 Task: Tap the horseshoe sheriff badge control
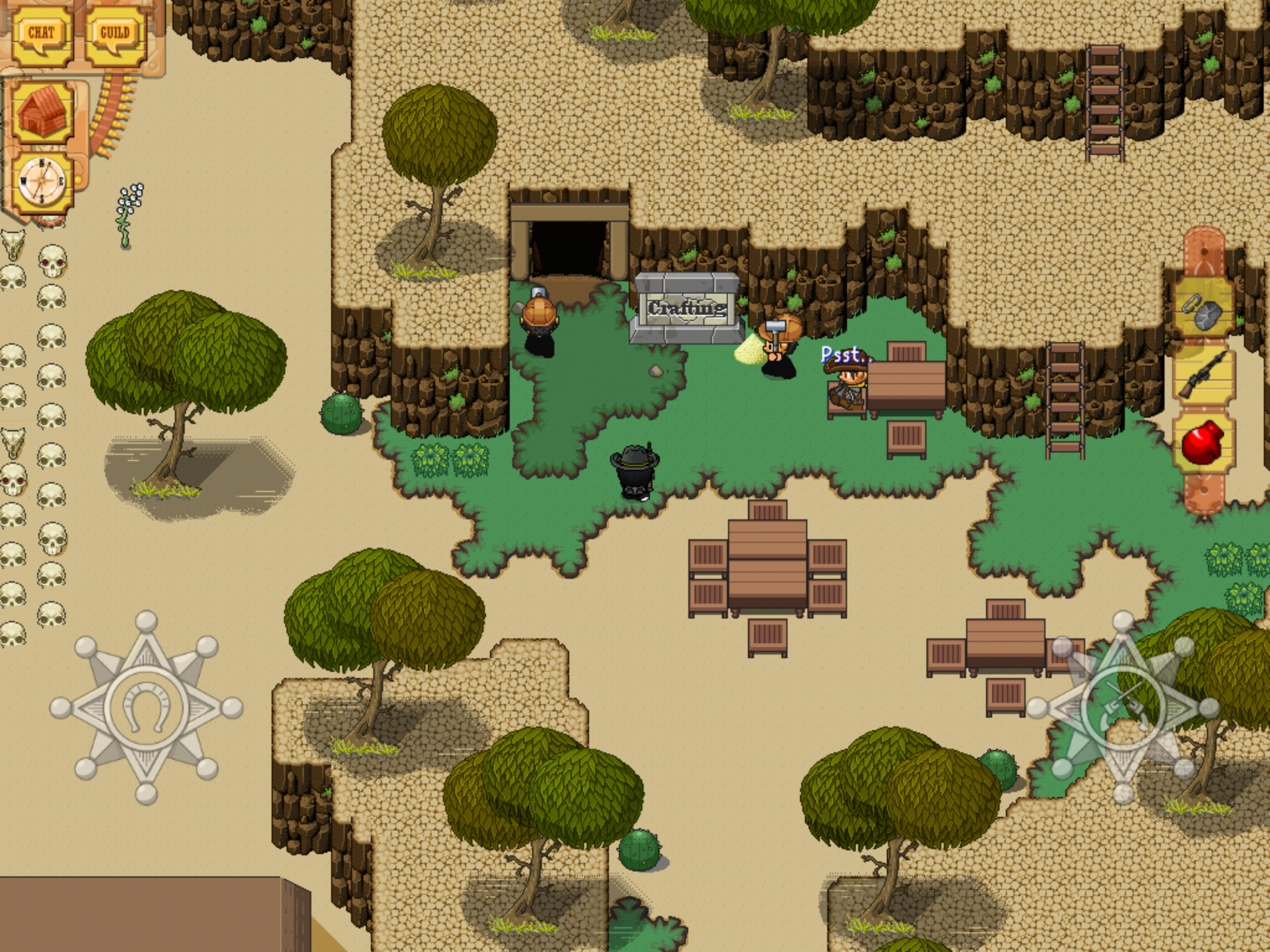click(x=146, y=707)
